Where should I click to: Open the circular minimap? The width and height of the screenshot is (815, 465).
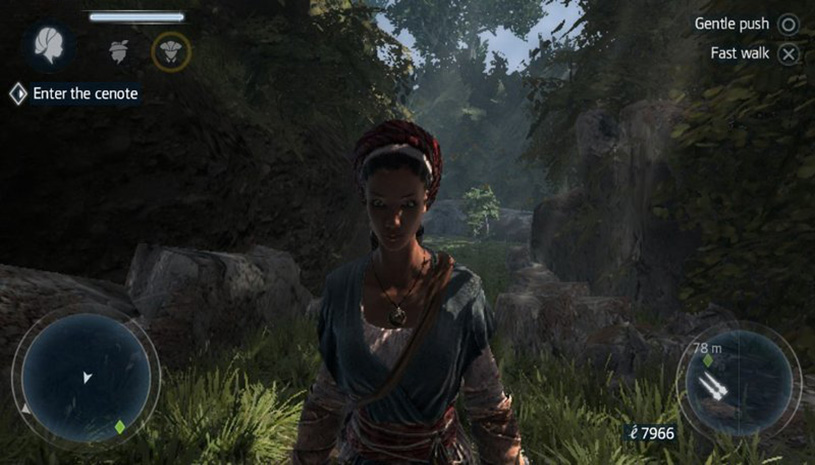(x=86, y=378)
